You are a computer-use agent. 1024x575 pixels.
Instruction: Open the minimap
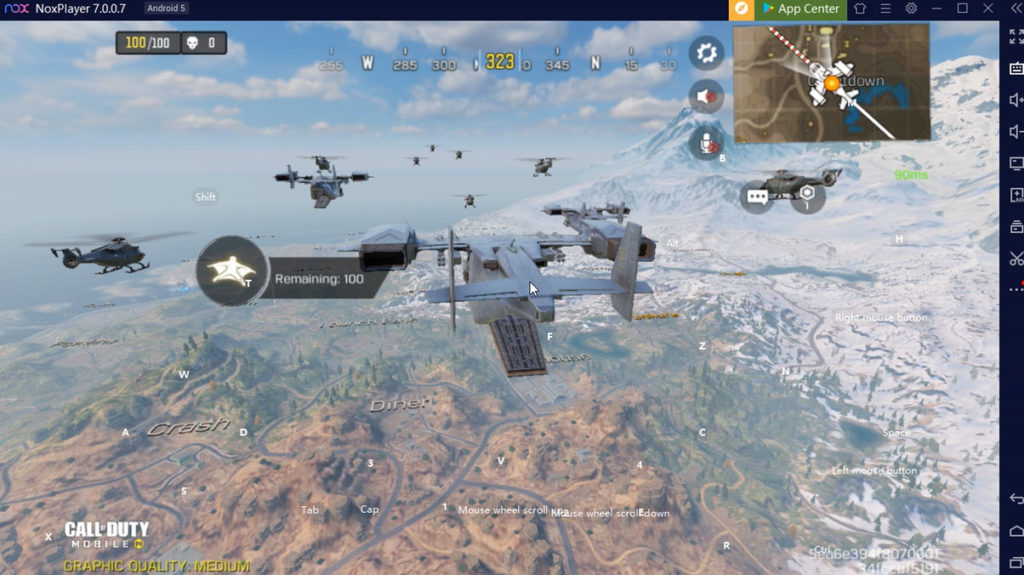832,83
